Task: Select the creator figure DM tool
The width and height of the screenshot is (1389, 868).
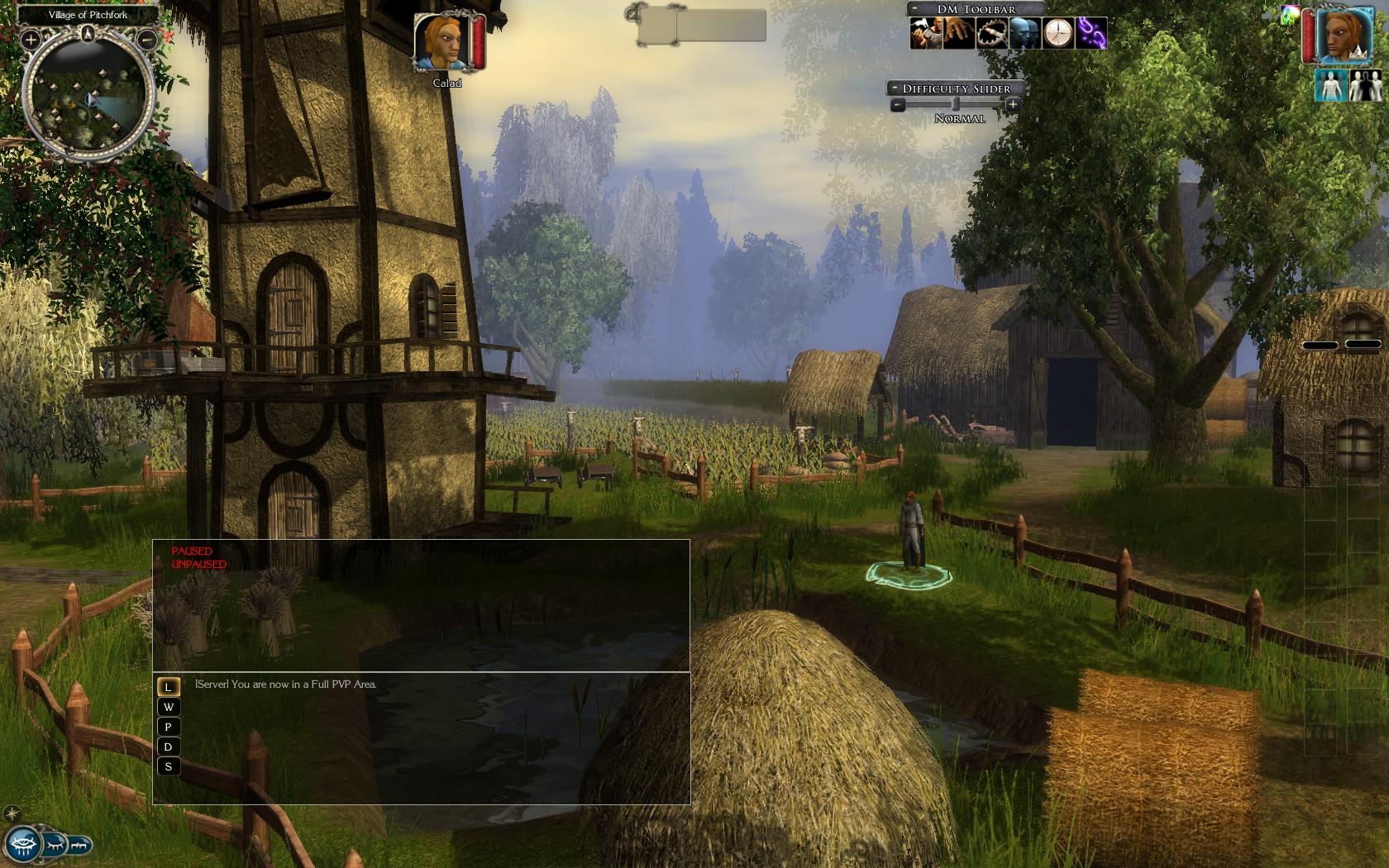Action: point(926,33)
